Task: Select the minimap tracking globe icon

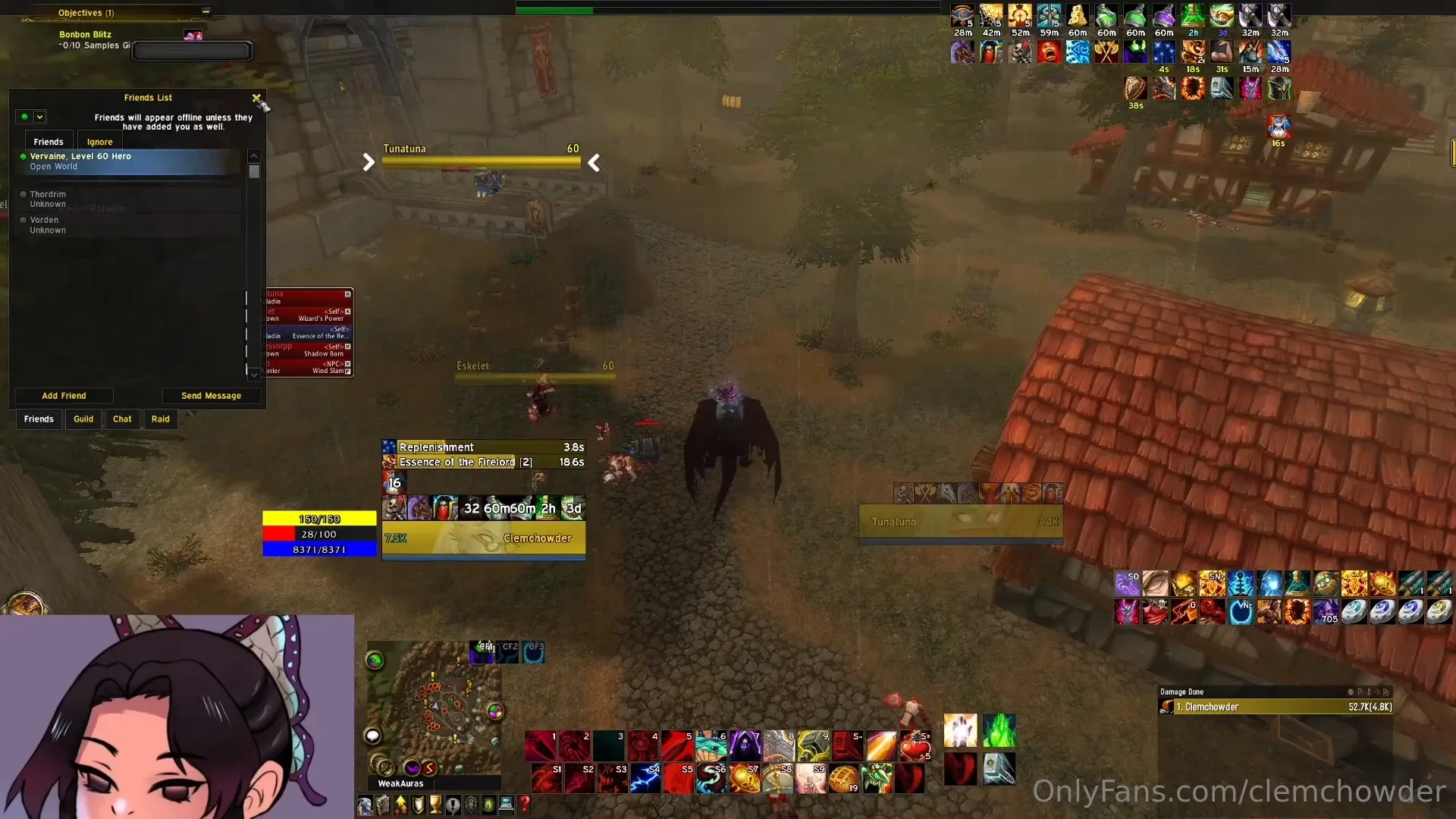Action: point(374,661)
